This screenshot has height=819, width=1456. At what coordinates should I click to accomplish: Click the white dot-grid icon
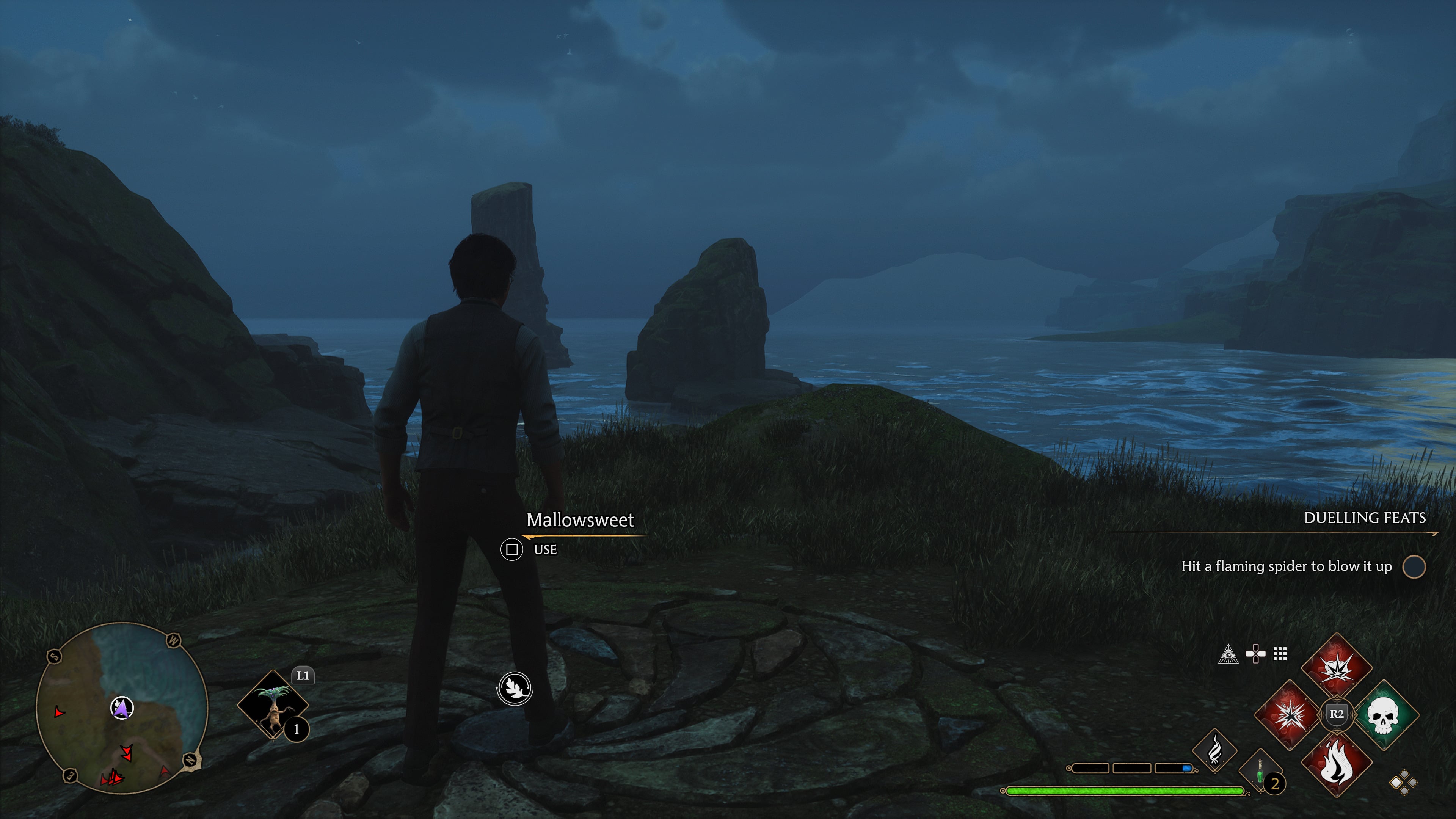1280,654
